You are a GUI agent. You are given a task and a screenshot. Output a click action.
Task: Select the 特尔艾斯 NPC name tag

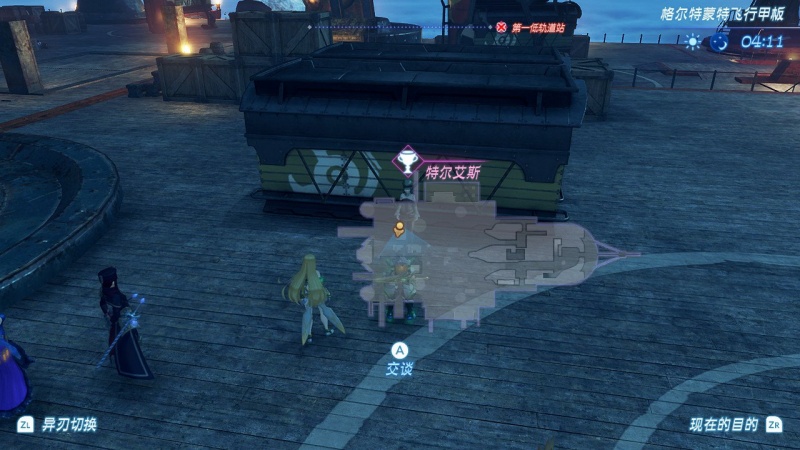453,172
